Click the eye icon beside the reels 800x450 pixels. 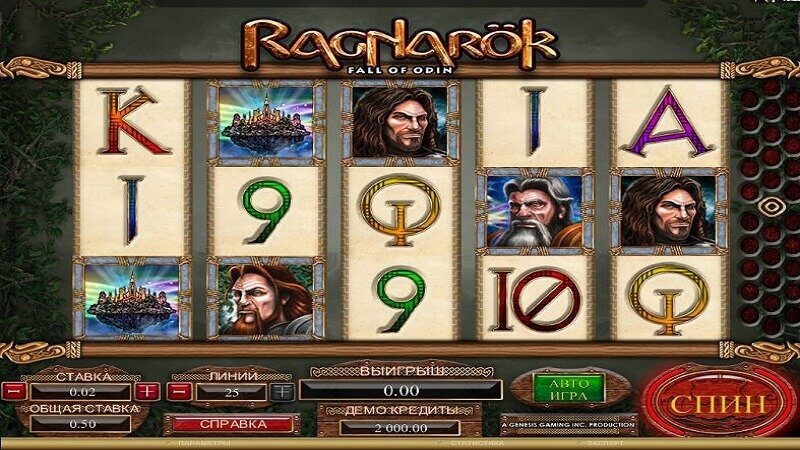pyautogui.click(x=771, y=207)
